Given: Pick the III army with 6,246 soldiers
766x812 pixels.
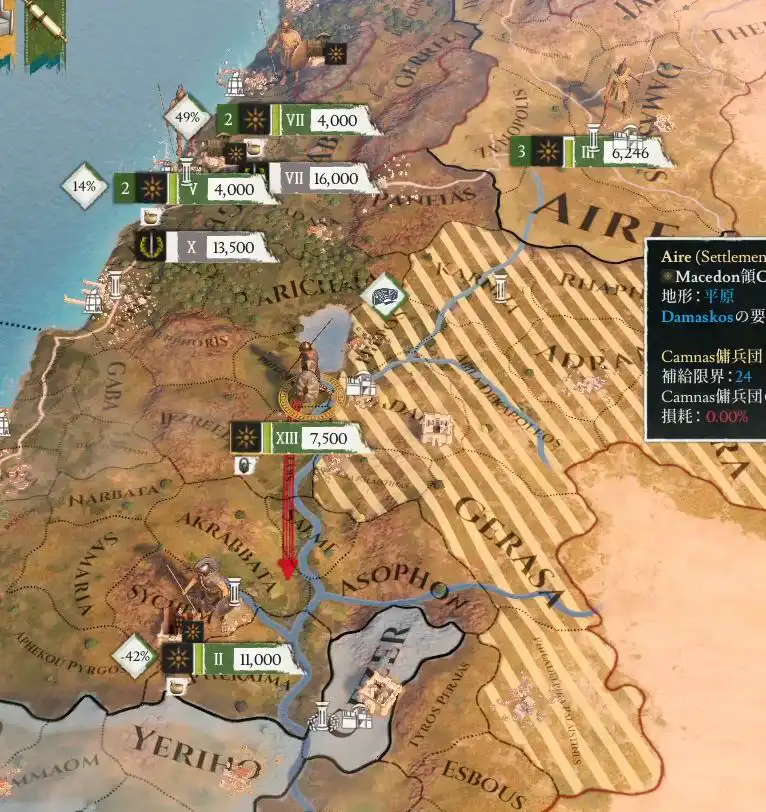Looking at the screenshot, I should point(612,153).
